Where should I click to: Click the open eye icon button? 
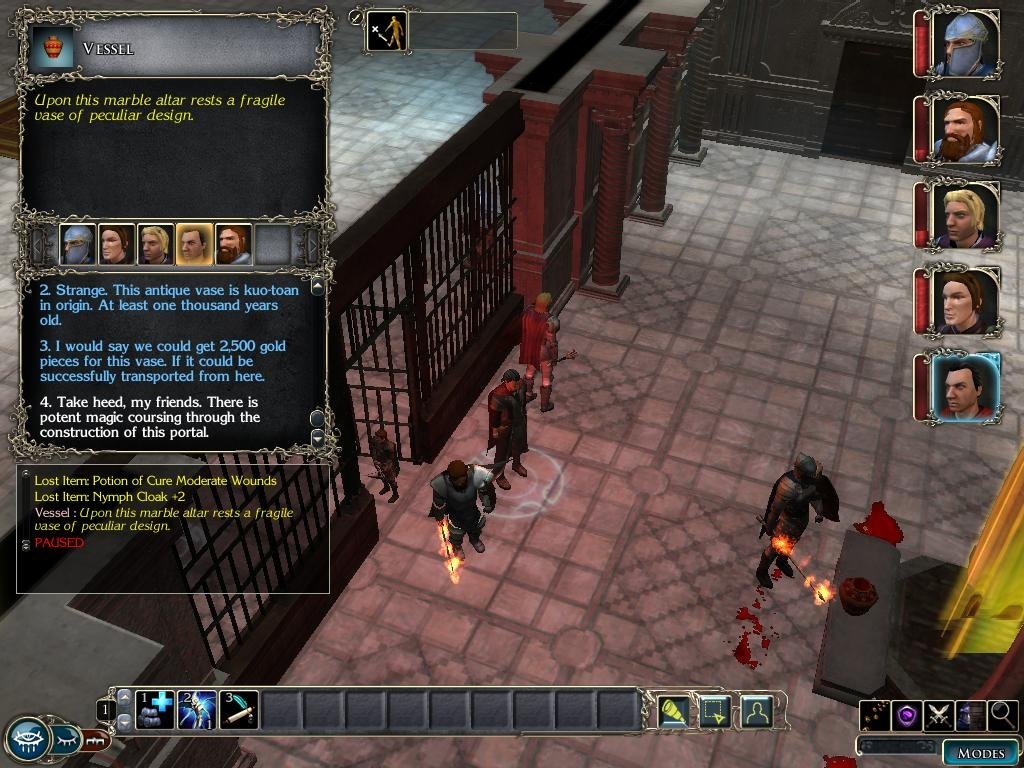[29, 740]
